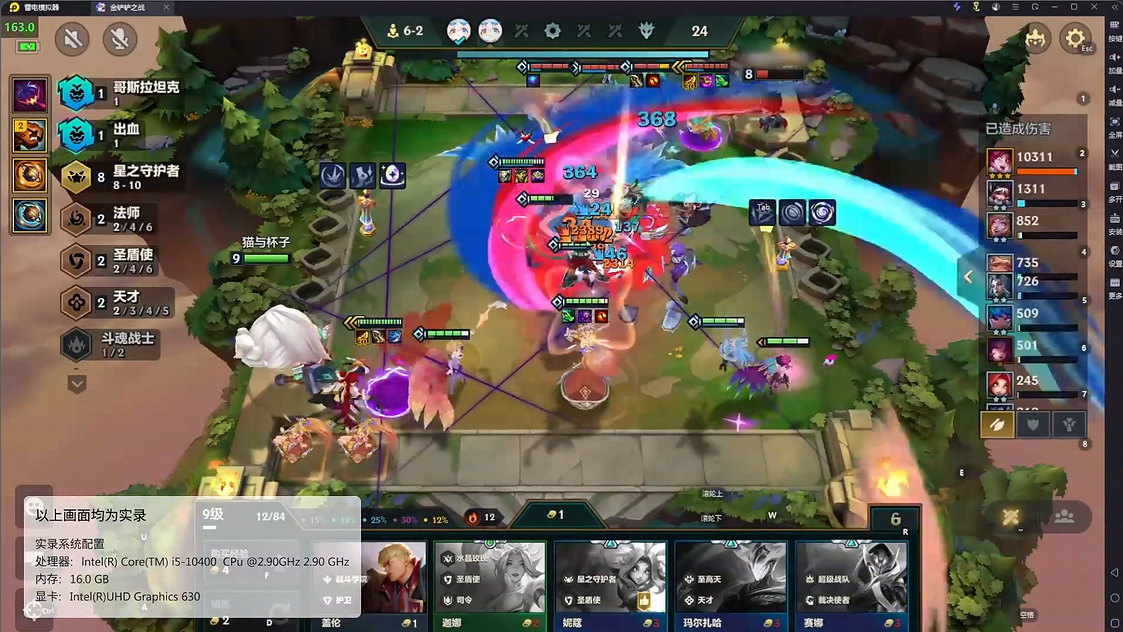
Task: Switch to the shield damage-taken tab
Action: 1033,424
